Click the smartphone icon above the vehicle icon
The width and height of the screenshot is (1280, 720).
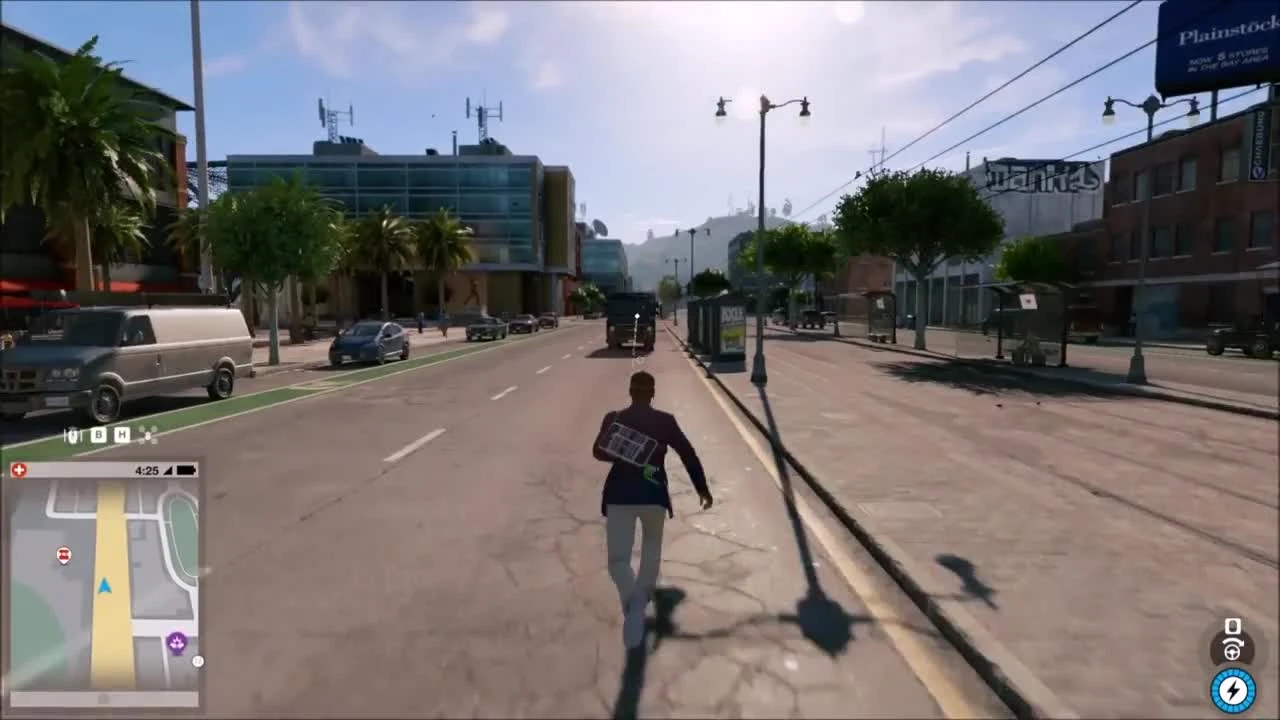pyautogui.click(x=1232, y=626)
